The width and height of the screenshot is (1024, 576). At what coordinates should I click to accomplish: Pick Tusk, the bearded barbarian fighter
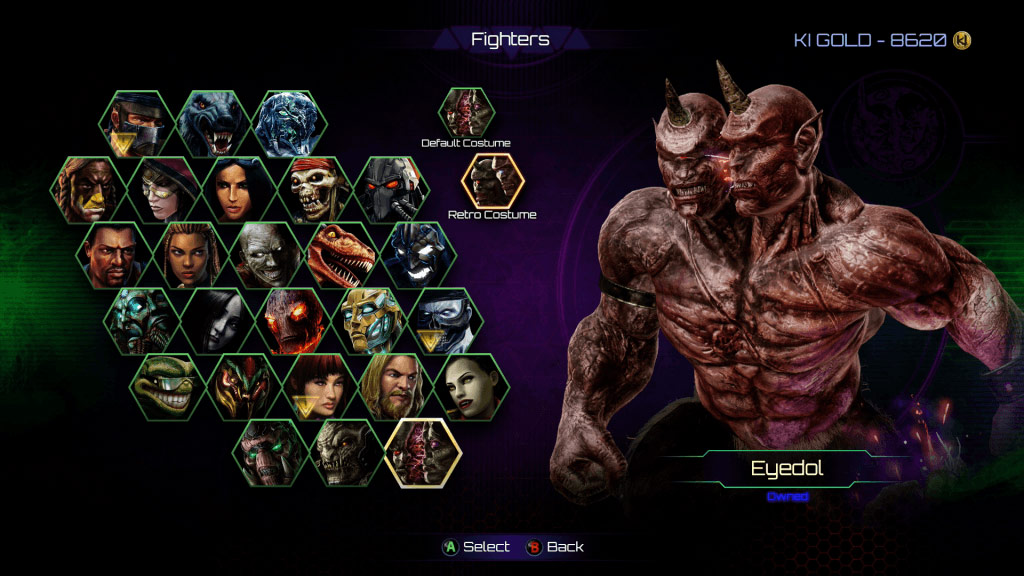[395, 387]
